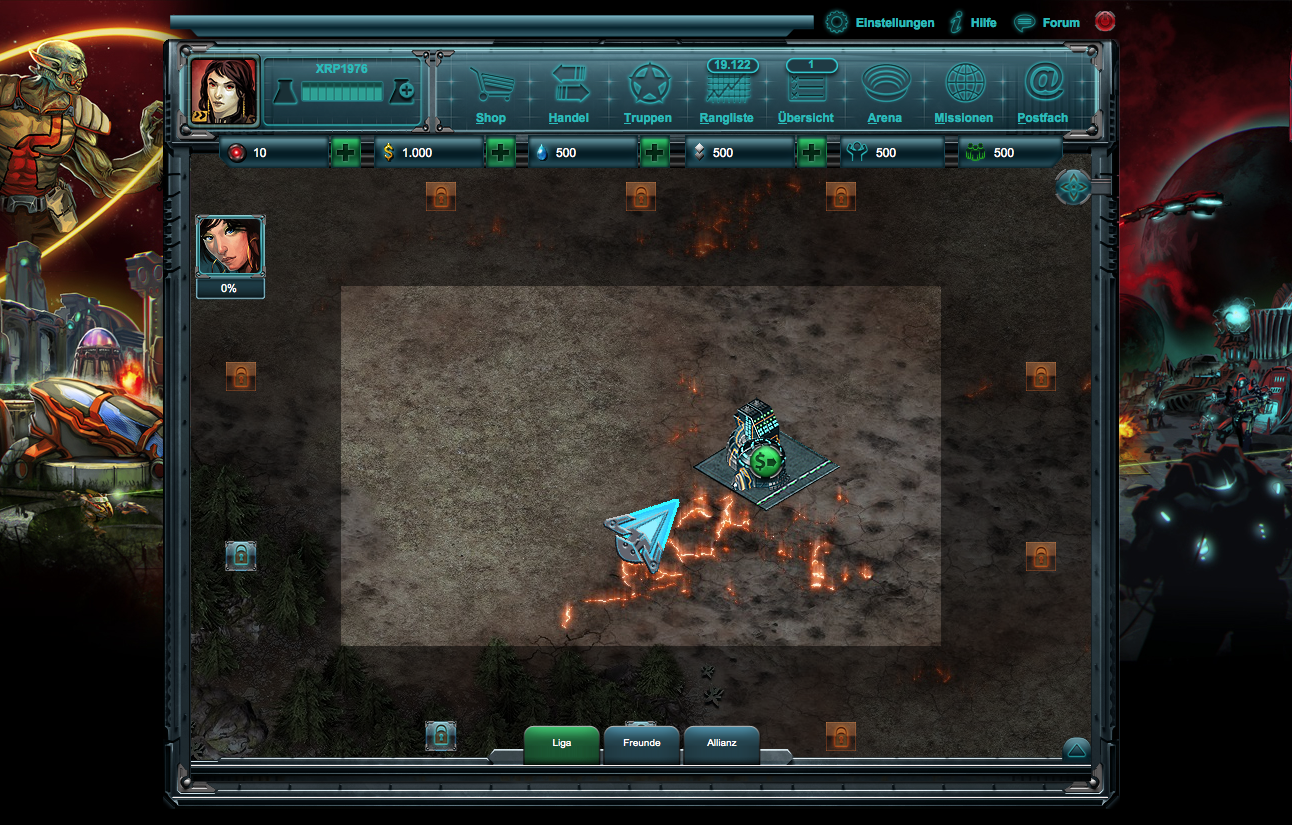Screen dimensions: 1292x825
Task: Open the Handel (trade) panel
Action: [567, 95]
